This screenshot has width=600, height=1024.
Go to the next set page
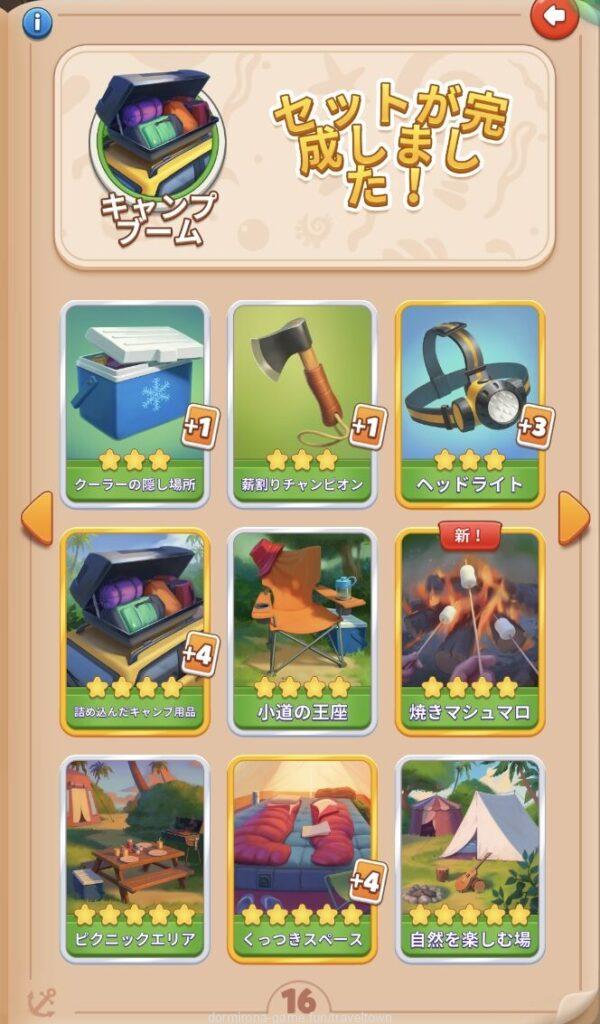click(573, 519)
